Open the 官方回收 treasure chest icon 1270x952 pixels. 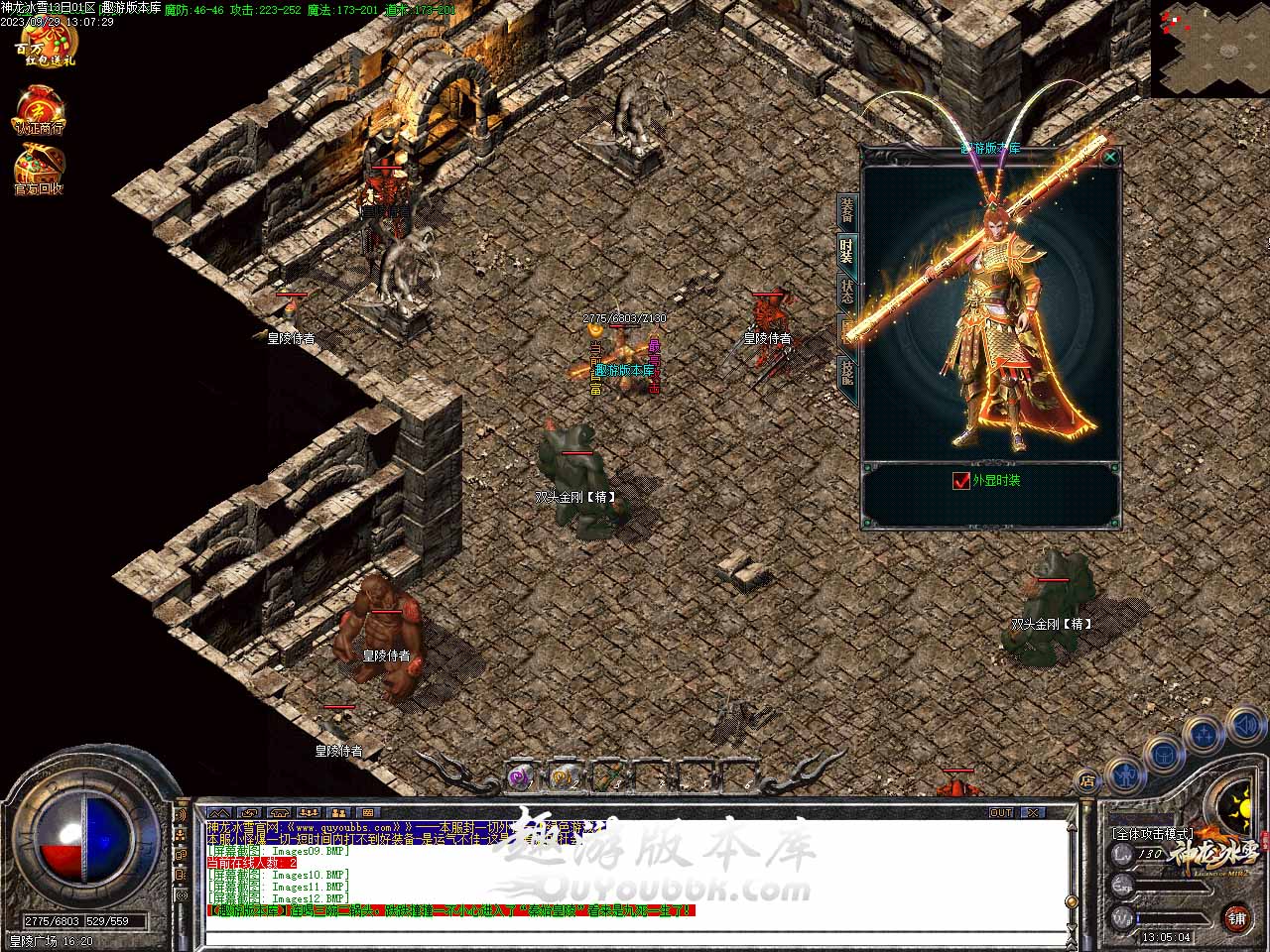coord(39,169)
